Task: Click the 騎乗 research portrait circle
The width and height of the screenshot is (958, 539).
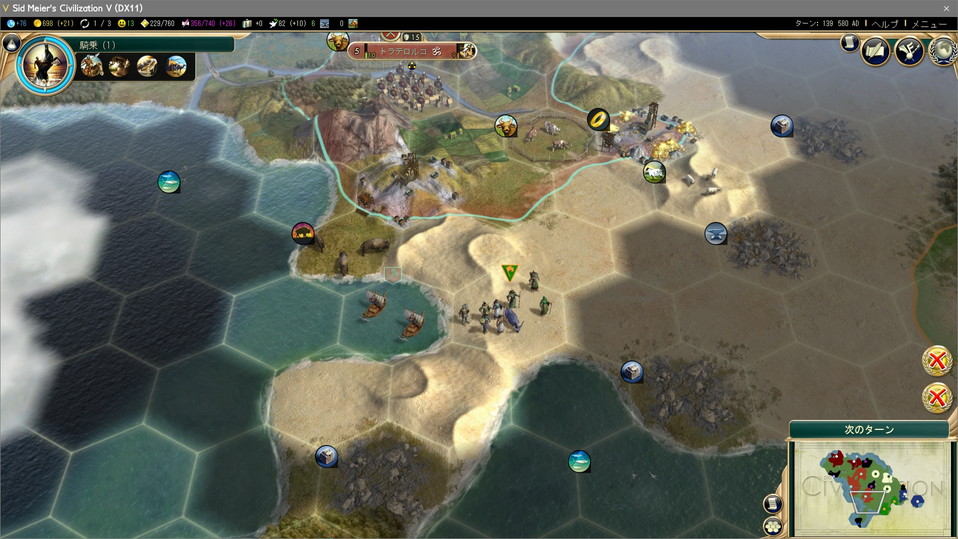Action: [x=45, y=65]
